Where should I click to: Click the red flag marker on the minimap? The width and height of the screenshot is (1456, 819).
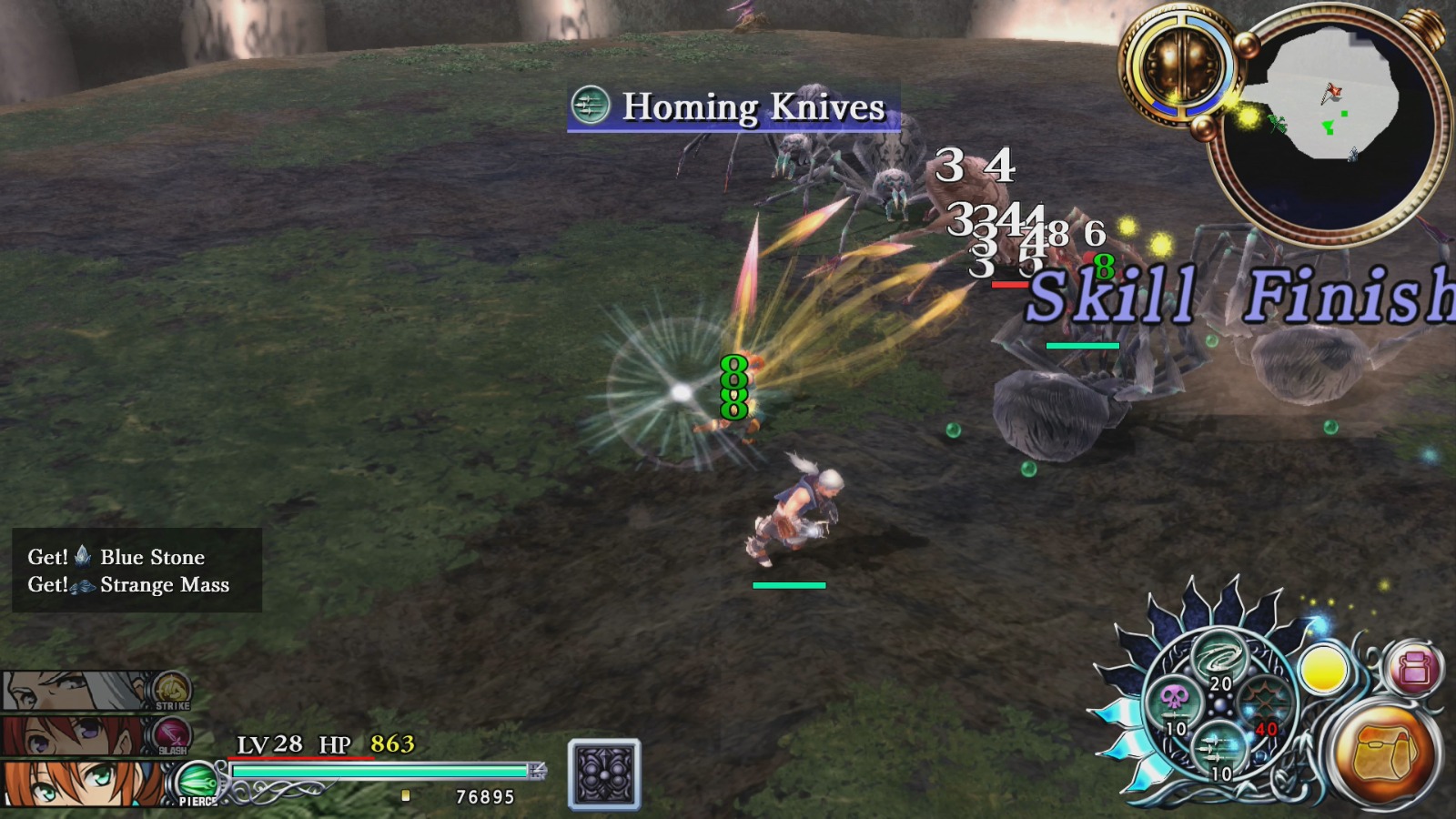(x=1332, y=91)
